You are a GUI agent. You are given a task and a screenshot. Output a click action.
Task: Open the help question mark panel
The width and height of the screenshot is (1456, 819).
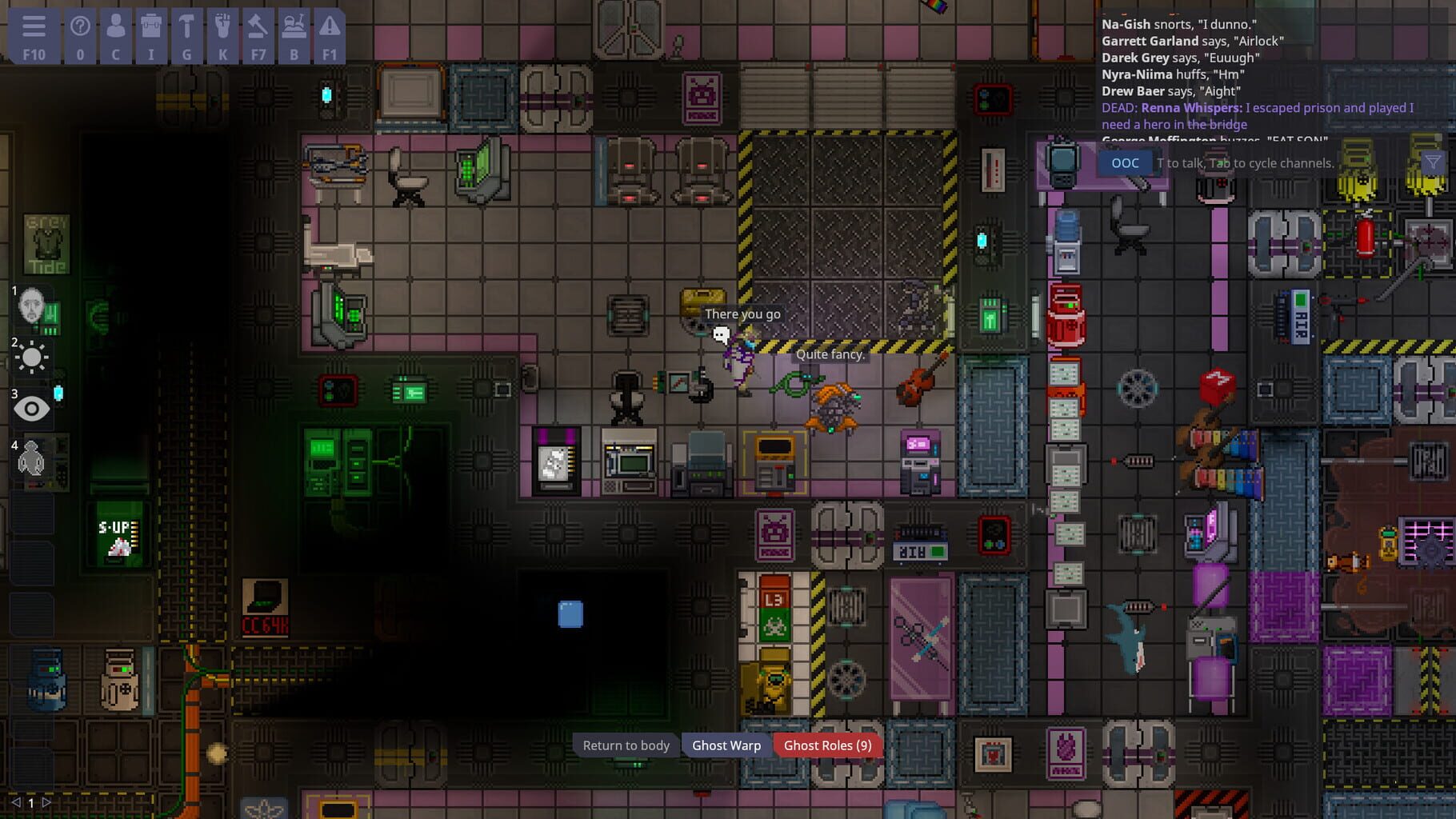tap(78, 33)
